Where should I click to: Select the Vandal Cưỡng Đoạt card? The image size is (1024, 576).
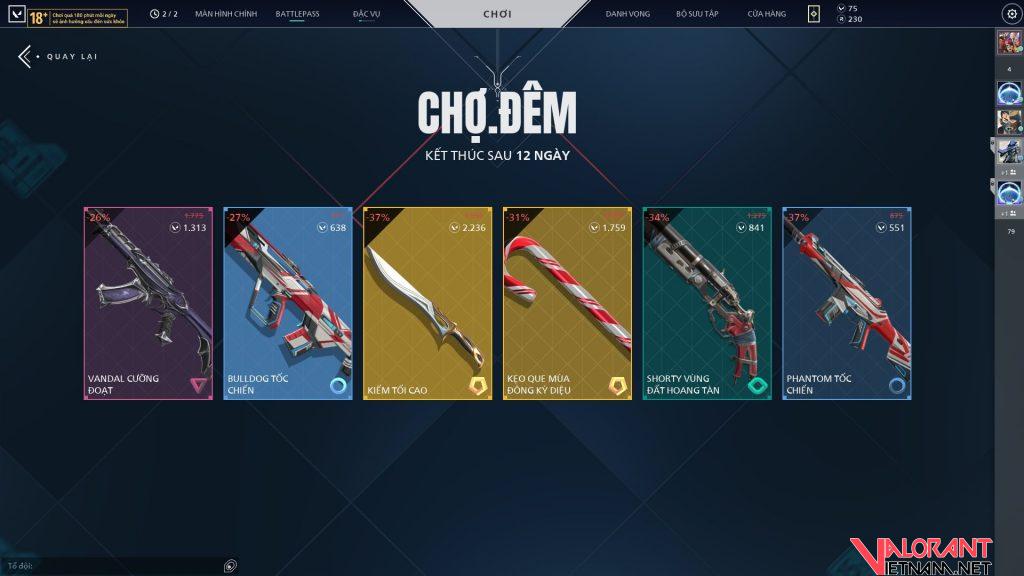(148, 304)
